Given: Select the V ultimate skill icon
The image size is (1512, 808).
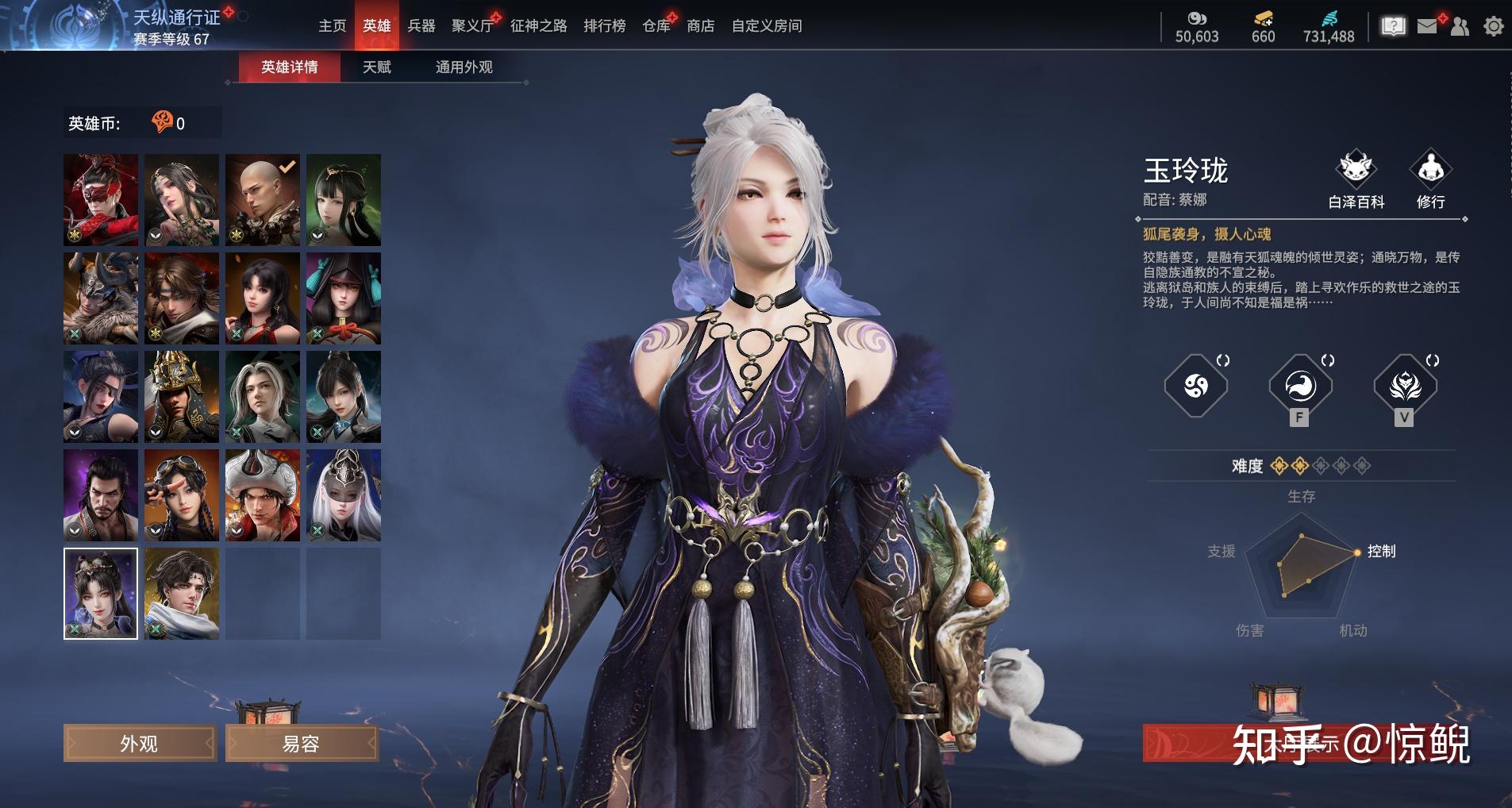Looking at the screenshot, I should [x=1404, y=387].
